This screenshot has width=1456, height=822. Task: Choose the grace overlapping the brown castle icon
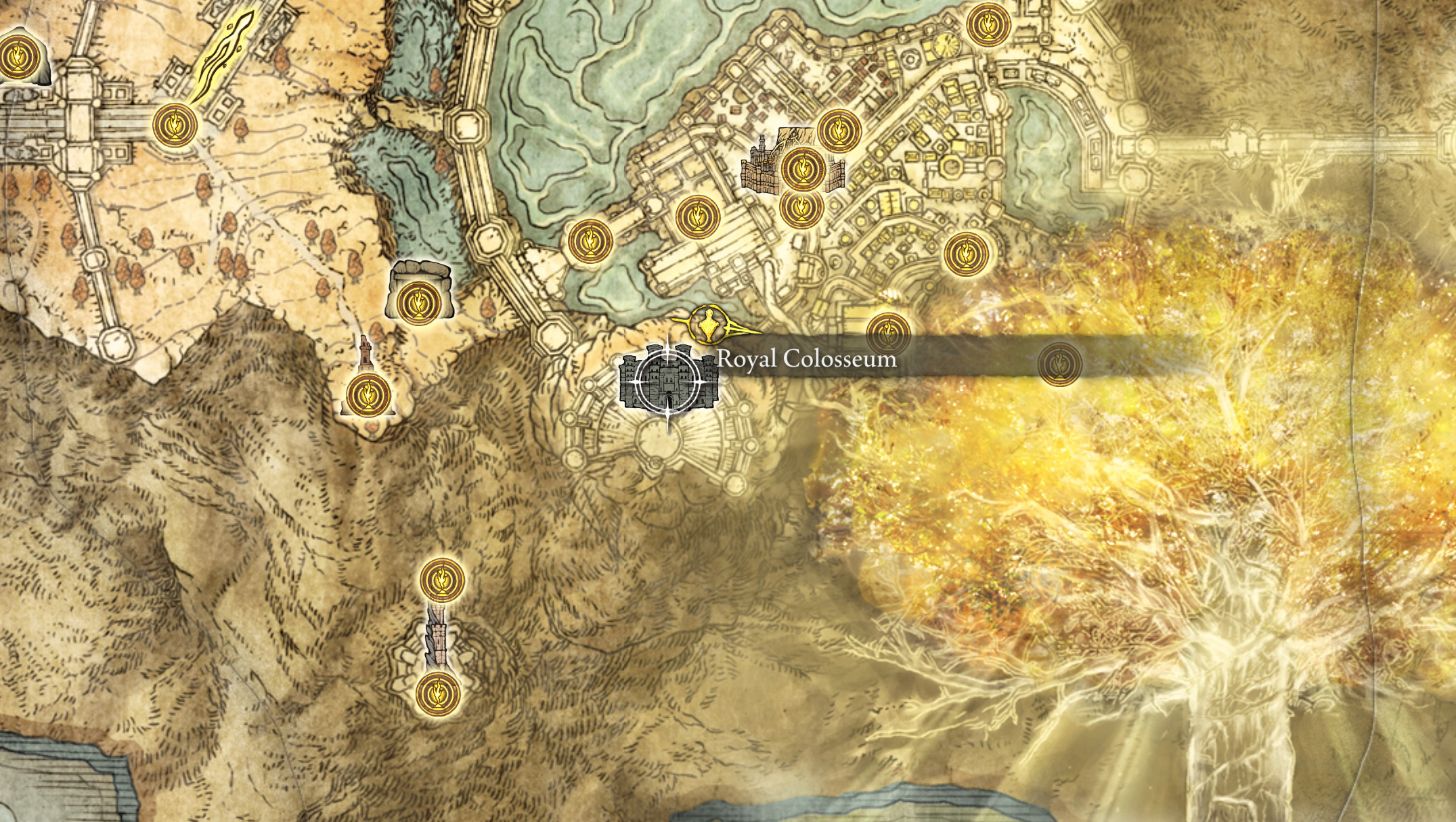[803, 168]
